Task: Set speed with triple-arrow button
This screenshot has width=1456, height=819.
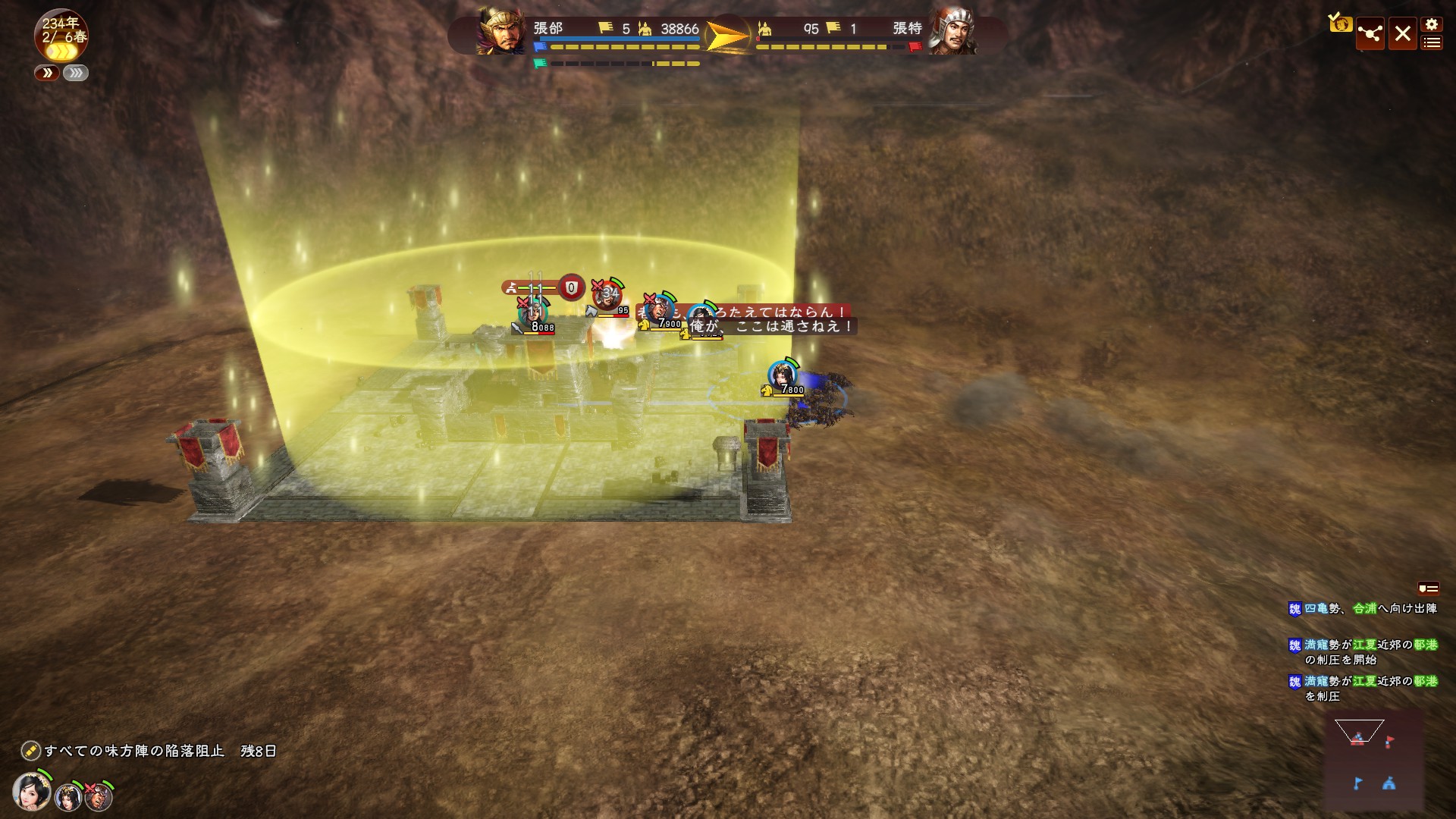Action: click(x=76, y=73)
